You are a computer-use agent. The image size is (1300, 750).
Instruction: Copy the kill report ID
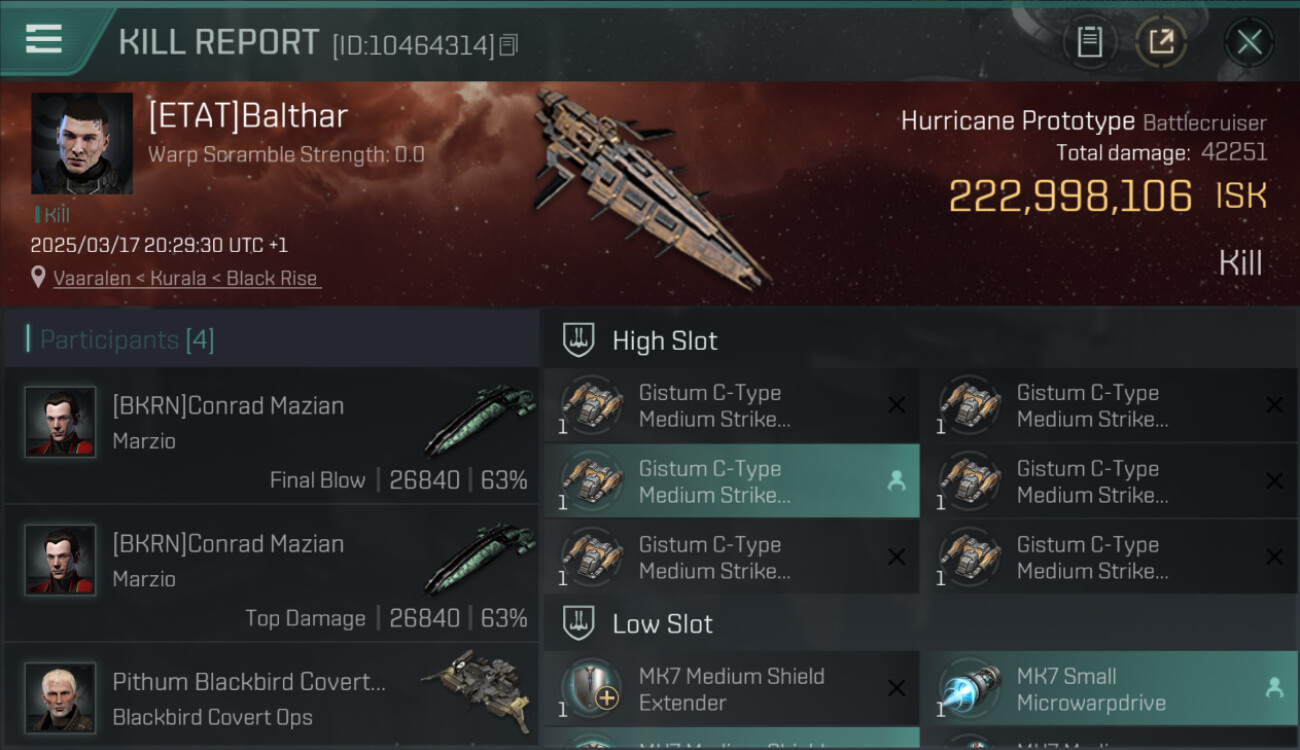pos(509,45)
